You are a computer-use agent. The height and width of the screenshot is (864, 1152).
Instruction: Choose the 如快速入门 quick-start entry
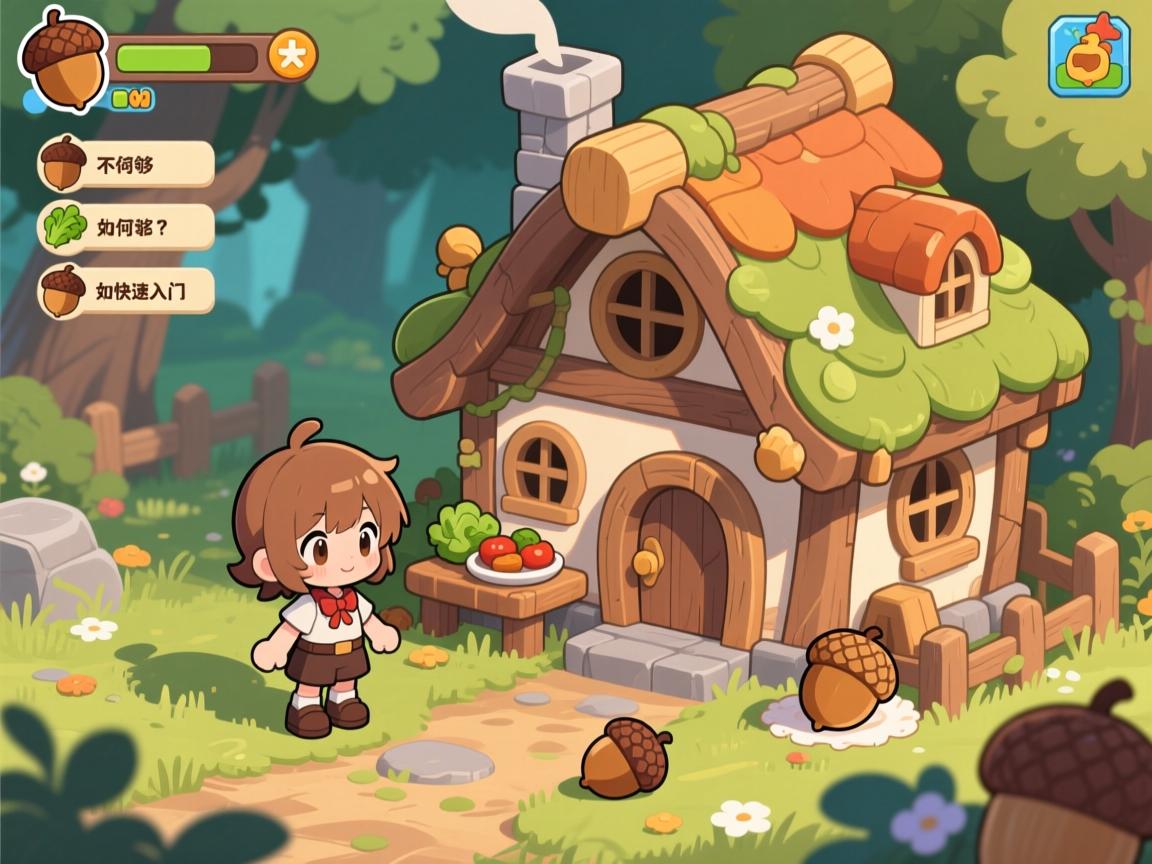coord(127,291)
